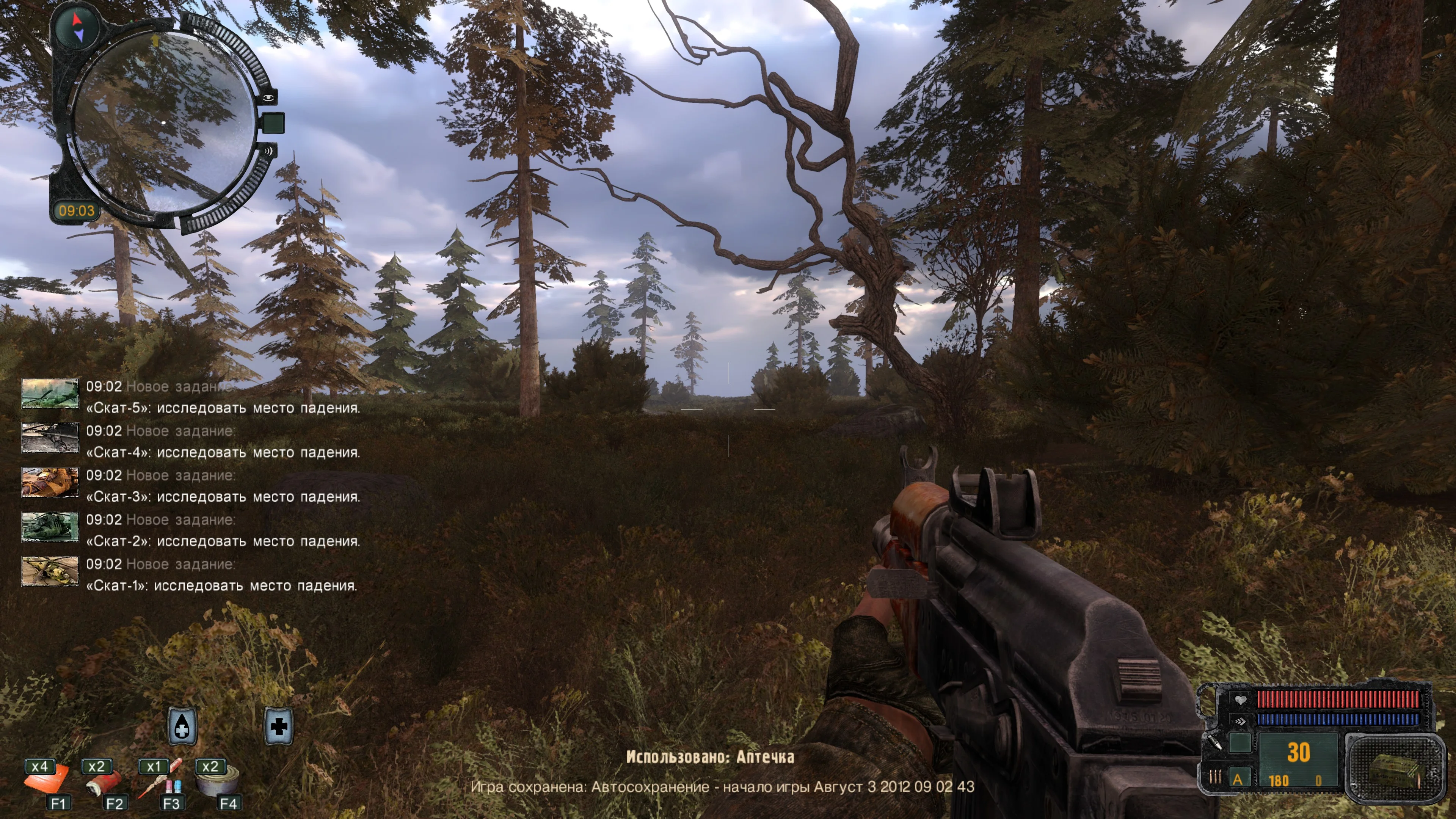Screen dimensions: 1456x819
Task: Select the compass arrow above the minimap
Action: pos(78,27)
